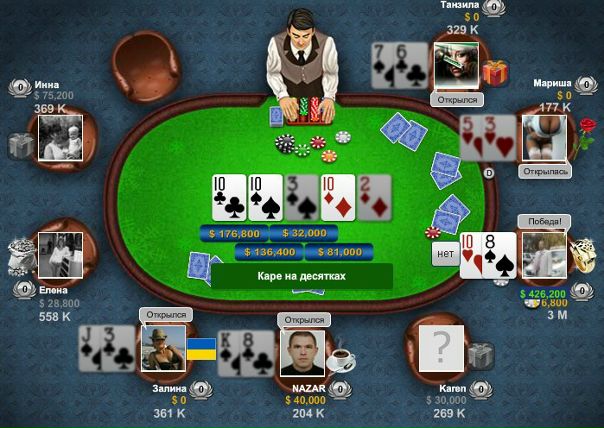Open NAZAR's player photo
Image resolution: width=604 pixels, height=428 pixels.
point(304,353)
